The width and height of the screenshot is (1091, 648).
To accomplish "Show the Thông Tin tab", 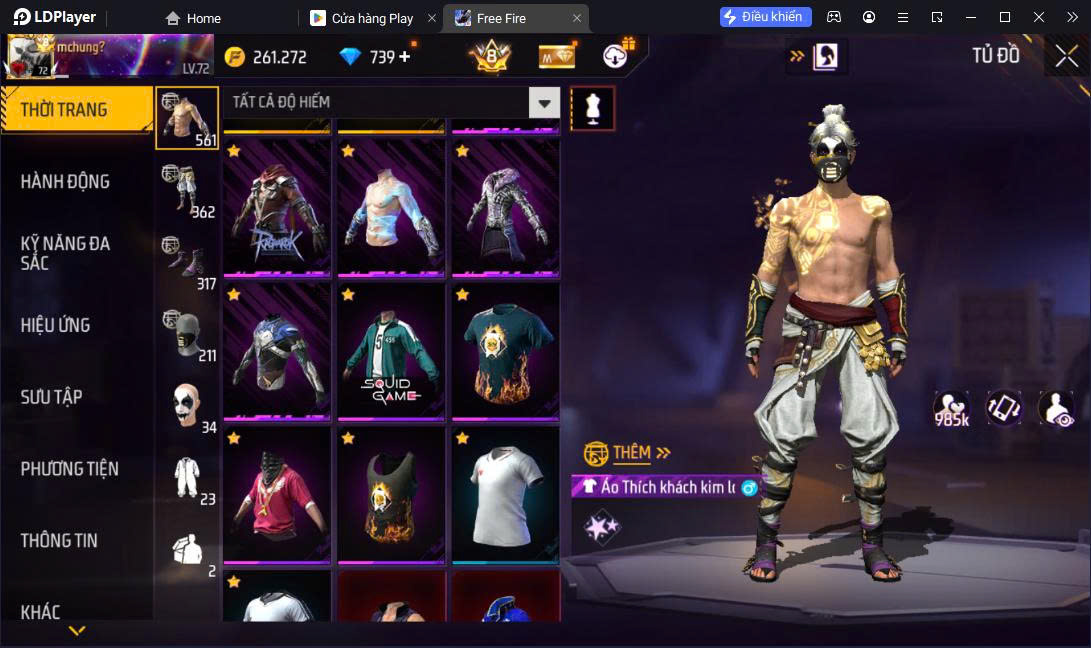I will (x=60, y=541).
